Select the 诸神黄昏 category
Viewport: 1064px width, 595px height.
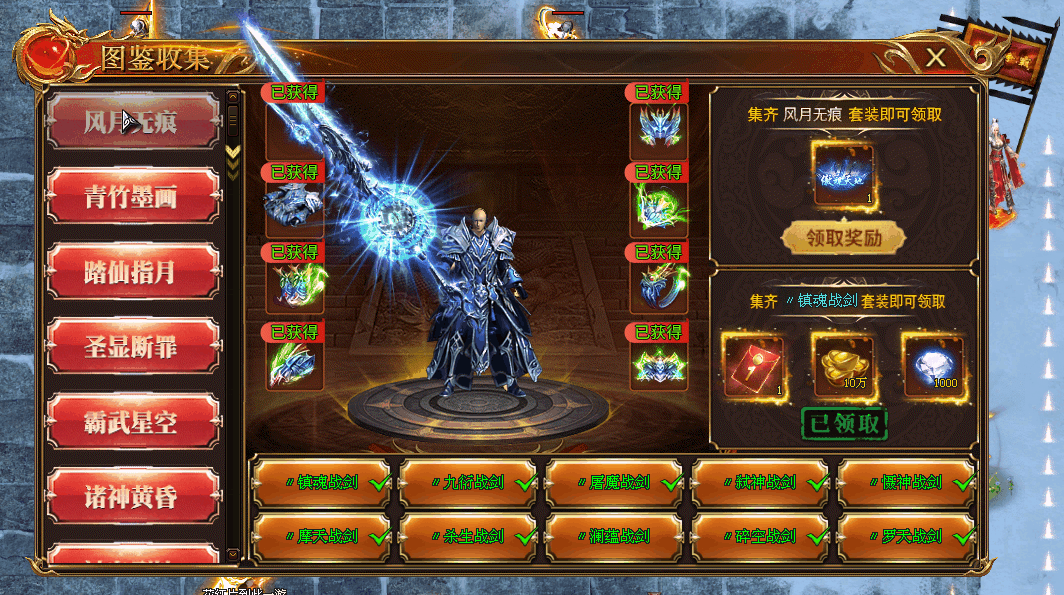click(x=132, y=496)
